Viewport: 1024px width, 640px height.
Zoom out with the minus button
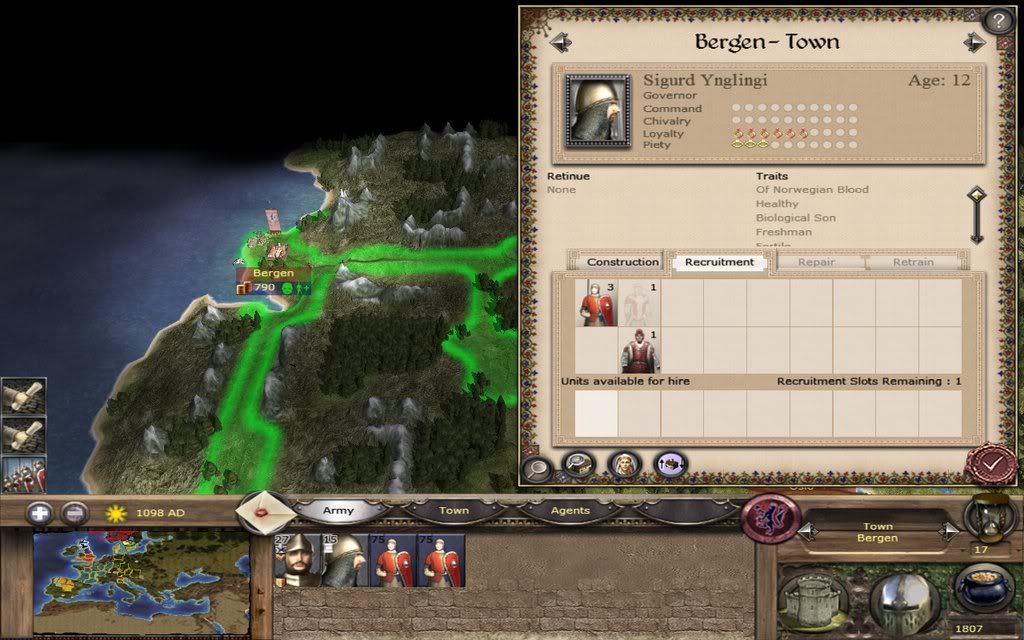(75, 513)
